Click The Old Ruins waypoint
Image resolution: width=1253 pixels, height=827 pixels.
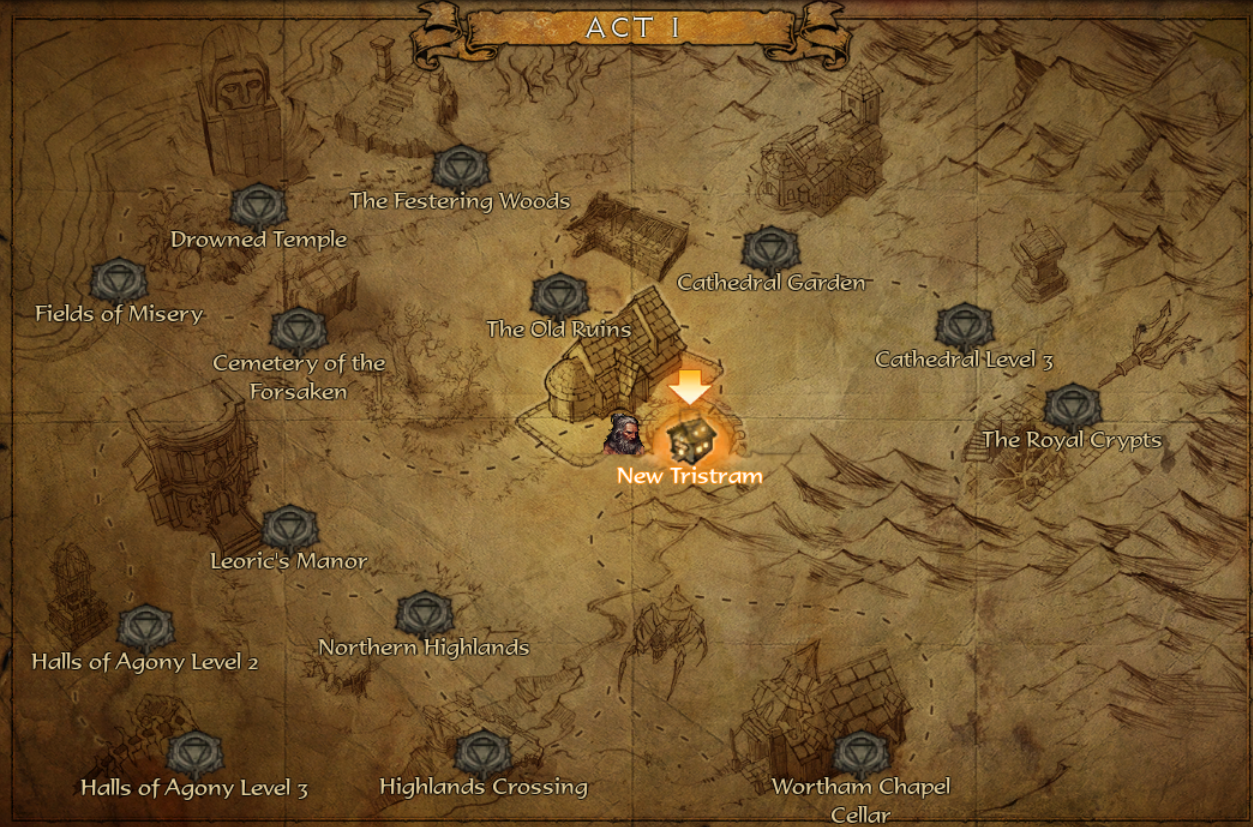pos(558,297)
